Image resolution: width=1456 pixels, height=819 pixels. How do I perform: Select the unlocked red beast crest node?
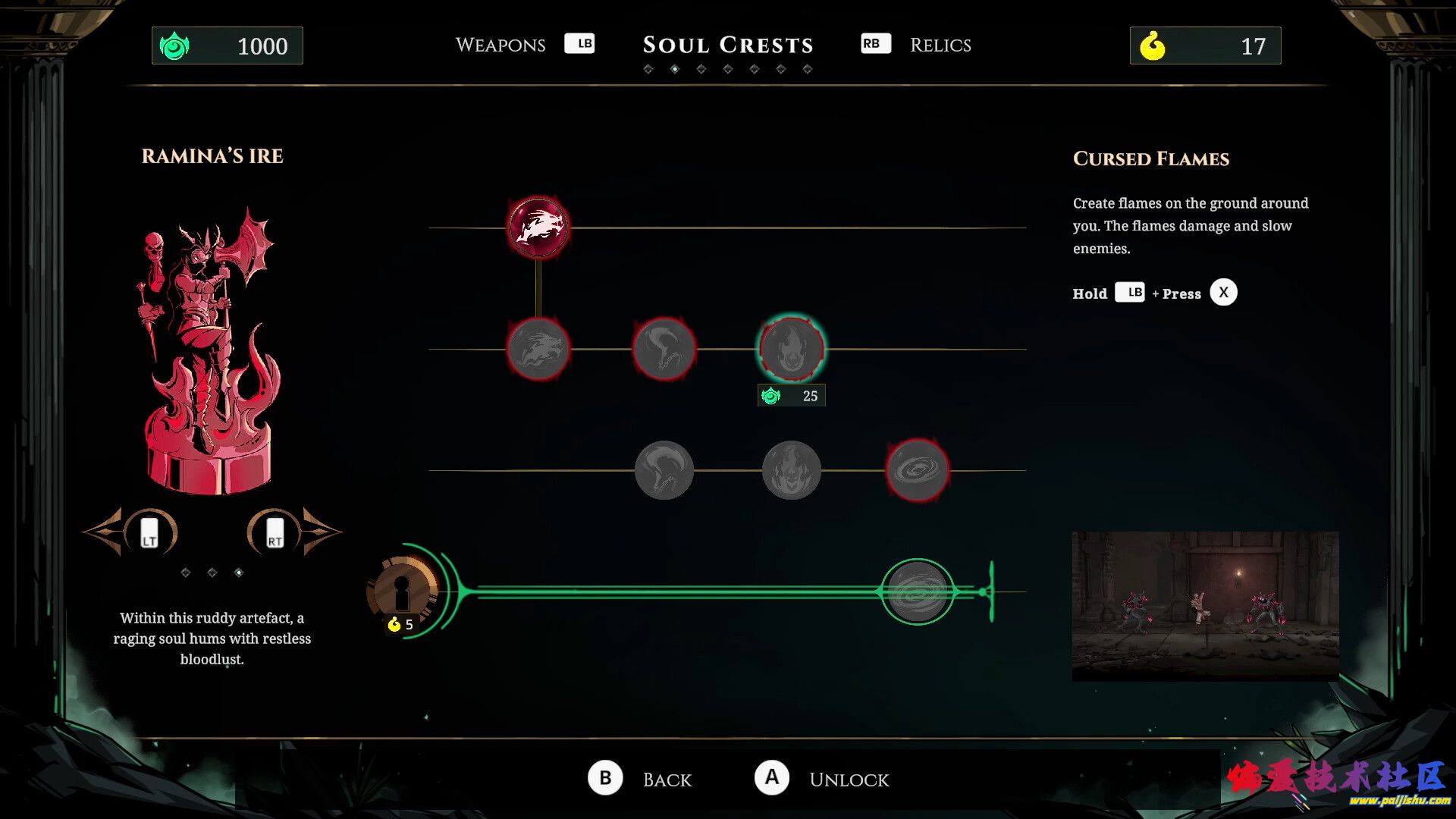point(538,227)
